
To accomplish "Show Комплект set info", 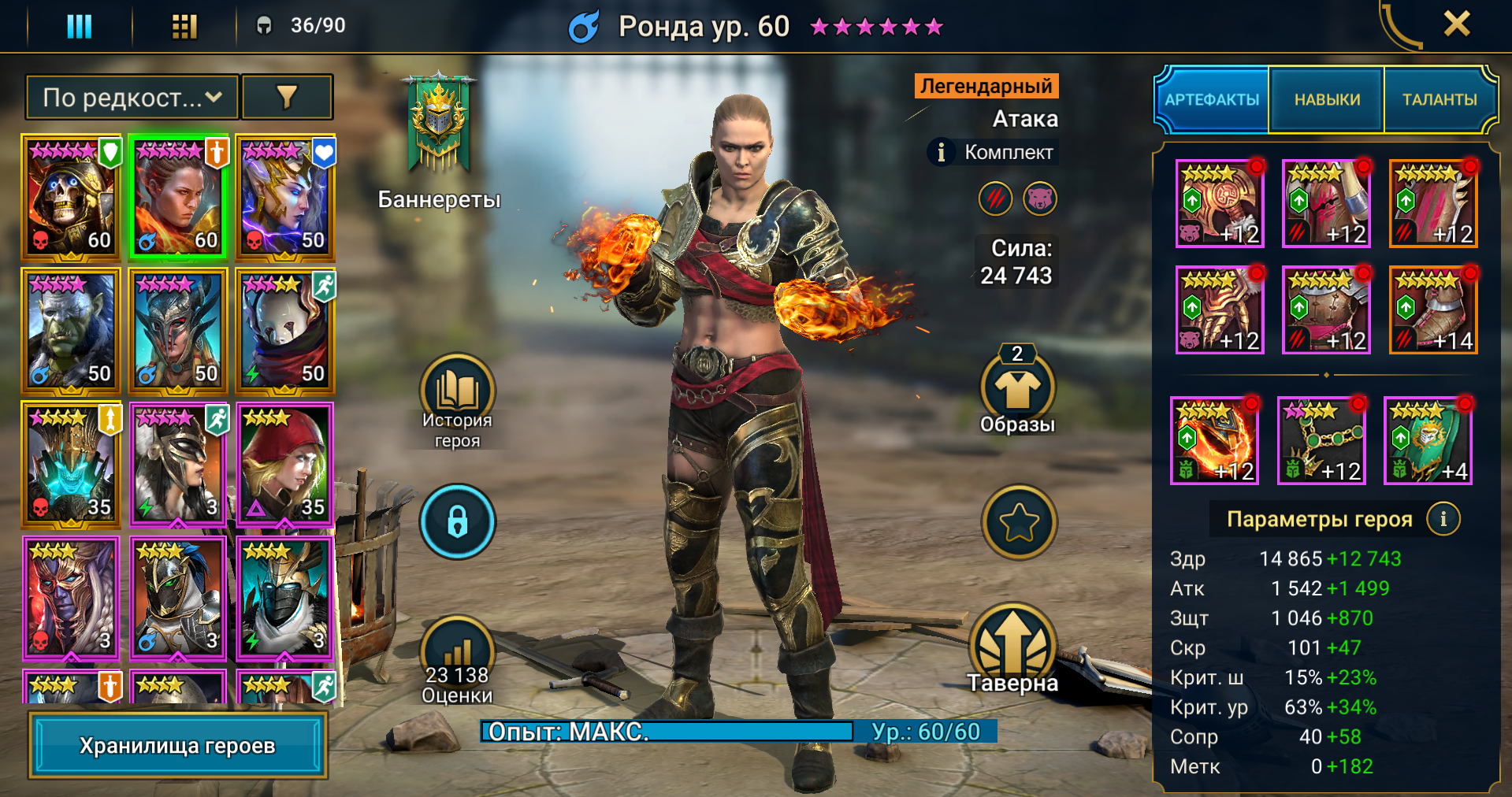I will [x=941, y=152].
